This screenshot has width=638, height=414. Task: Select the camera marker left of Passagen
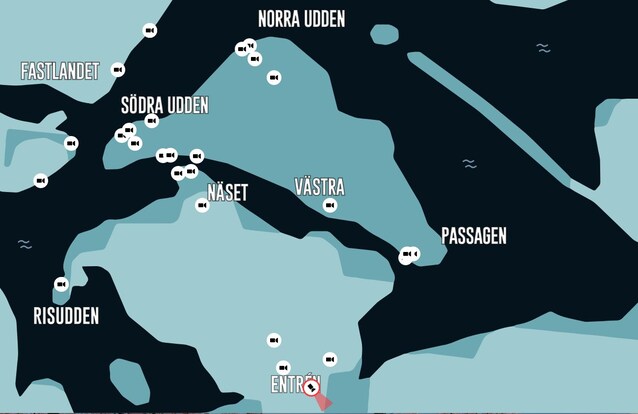(409, 255)
